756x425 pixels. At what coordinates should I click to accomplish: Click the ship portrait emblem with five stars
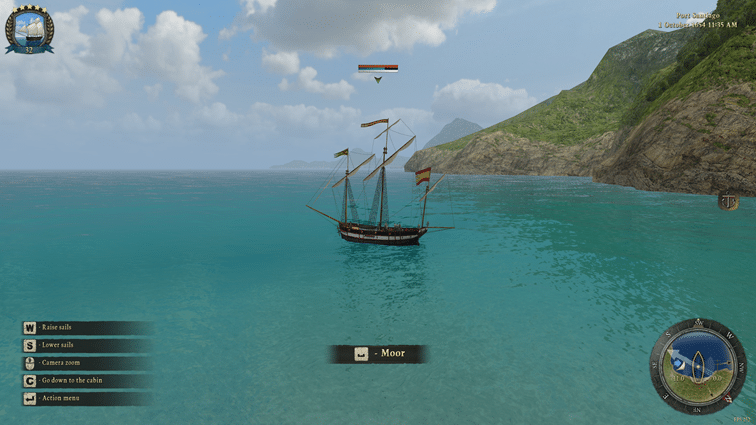click(x=29, y=30)
